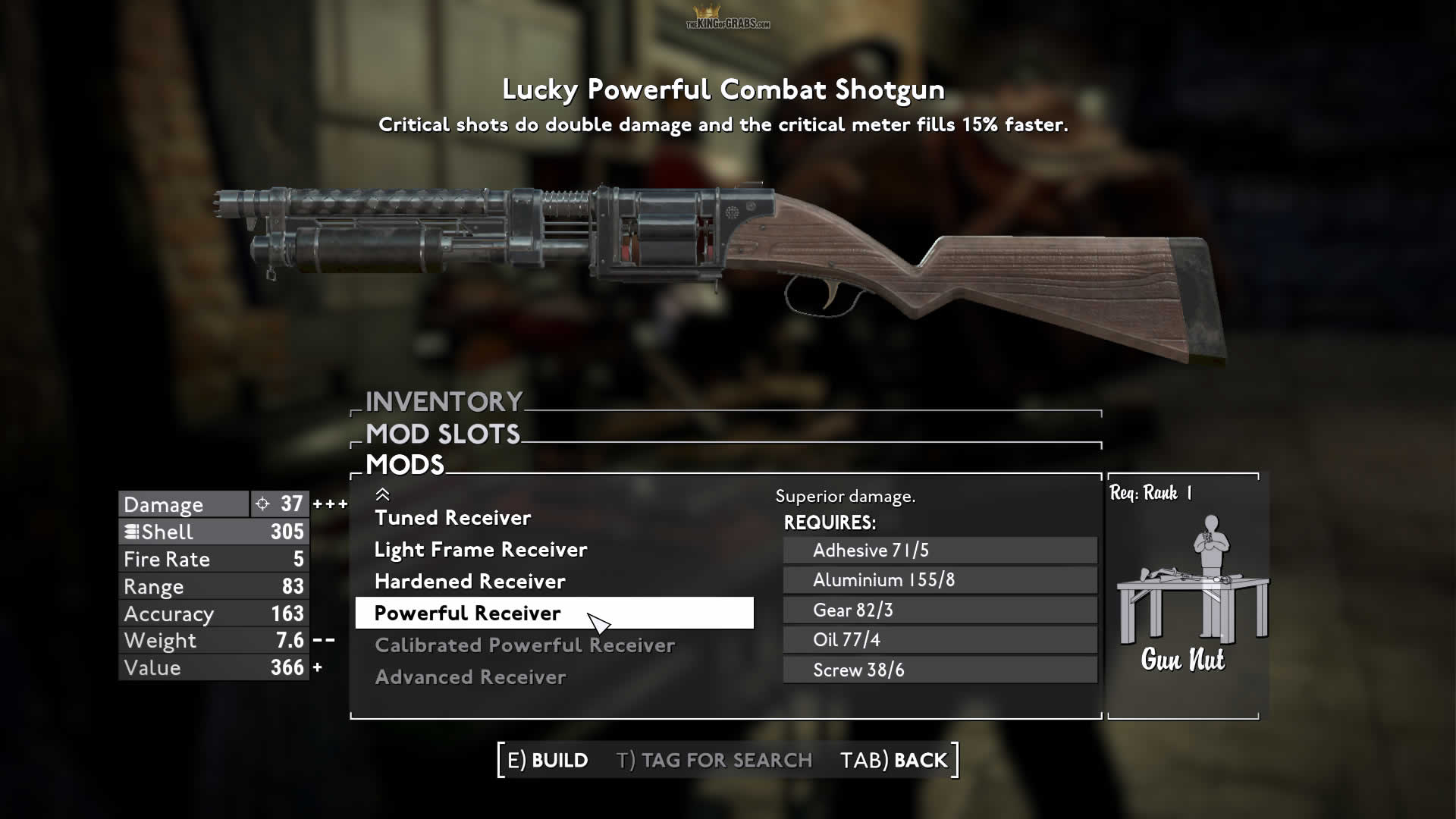Viewport: 1456px width, 819px height.
Task: Switch to the Mod Slots section
Action: click(x=443, y=434)
